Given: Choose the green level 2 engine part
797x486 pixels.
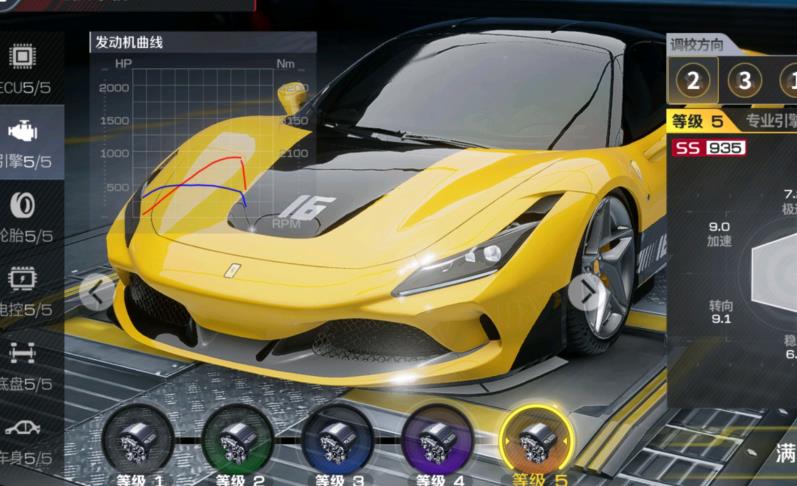Looking at the screenshot, I should (237, 440).
